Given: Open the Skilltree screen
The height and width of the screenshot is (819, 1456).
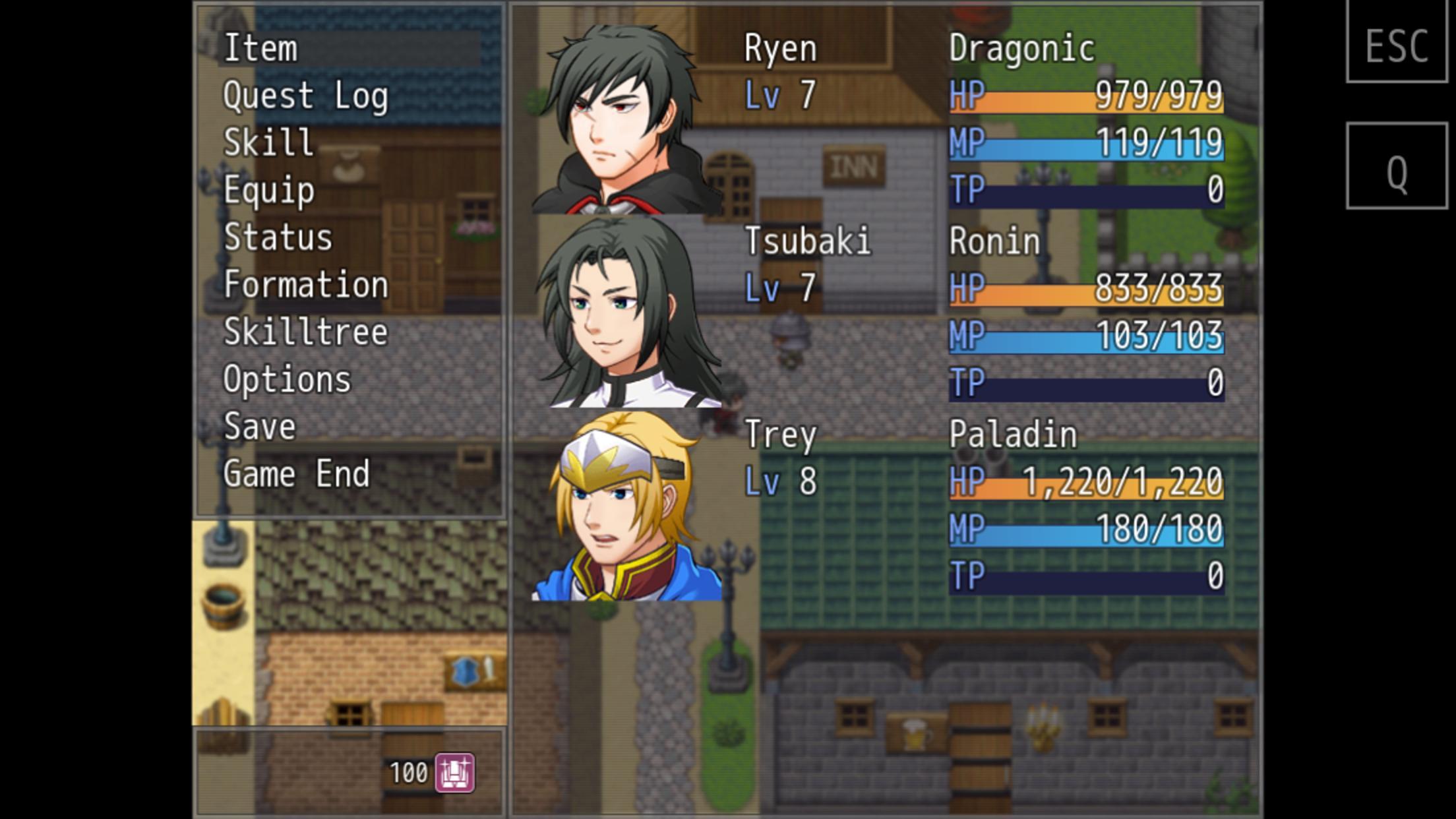Looking at the screenshot, I should (x=305, y=332).
